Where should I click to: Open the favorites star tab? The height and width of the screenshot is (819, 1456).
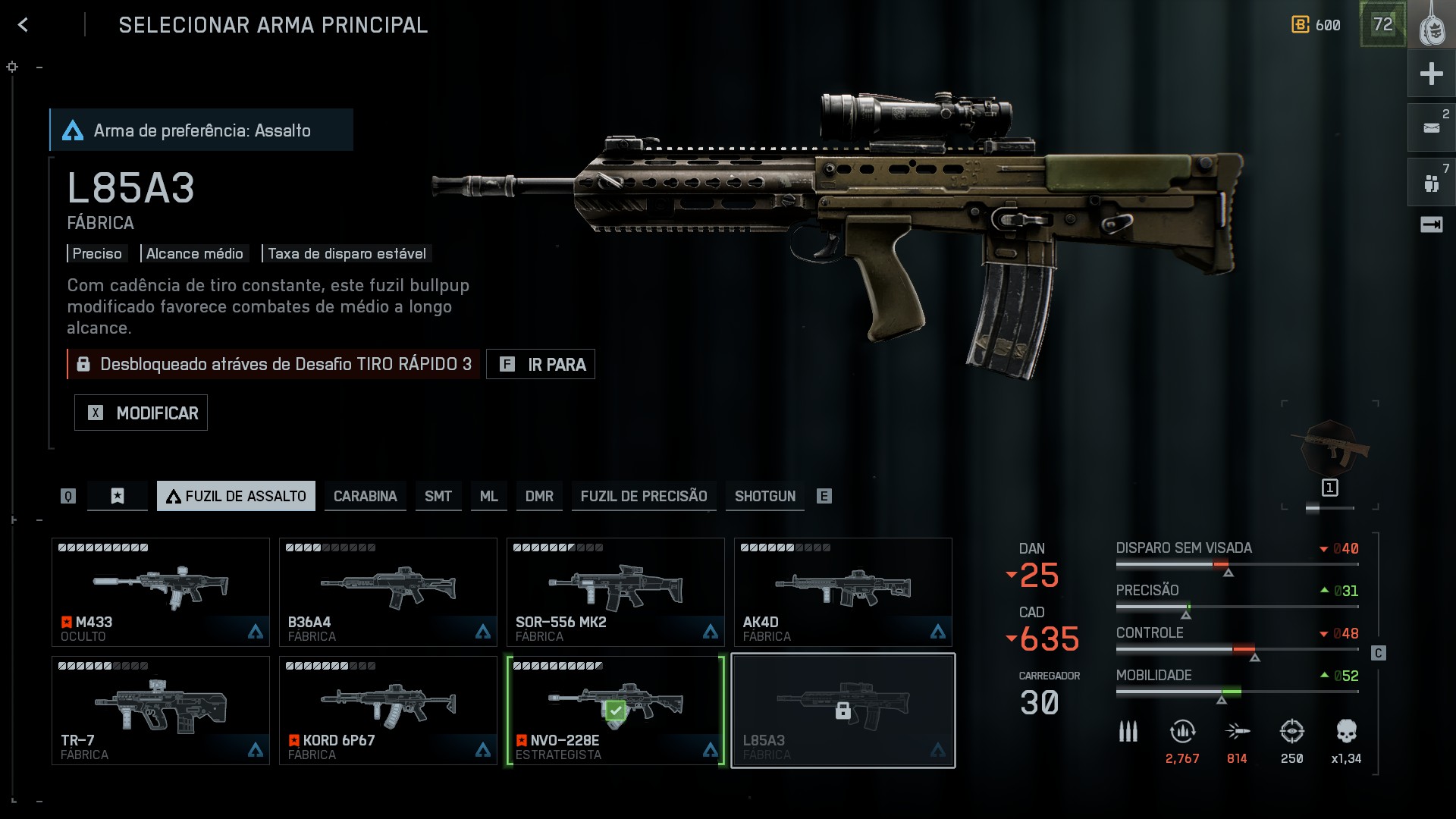pyautogui.click(x=118, y=496)
